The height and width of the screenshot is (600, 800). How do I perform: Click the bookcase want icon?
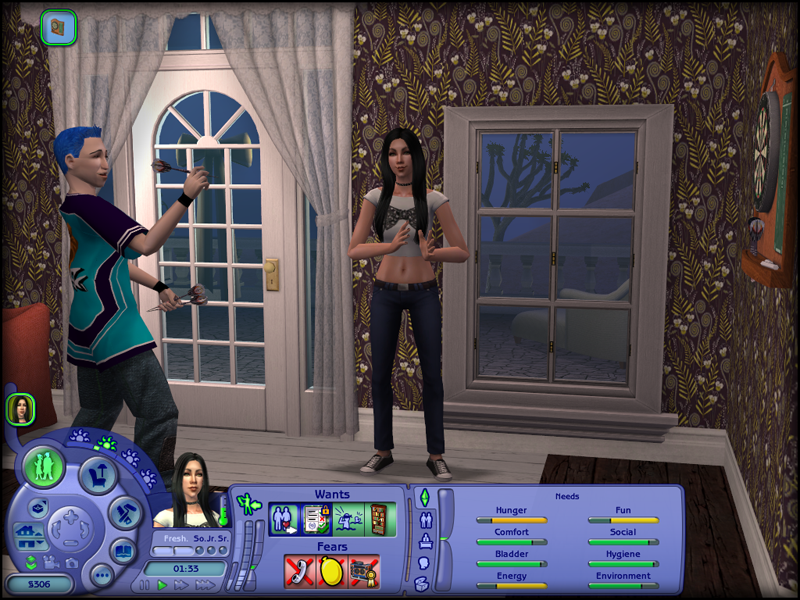pyautogui.click(x=378, y=519)
